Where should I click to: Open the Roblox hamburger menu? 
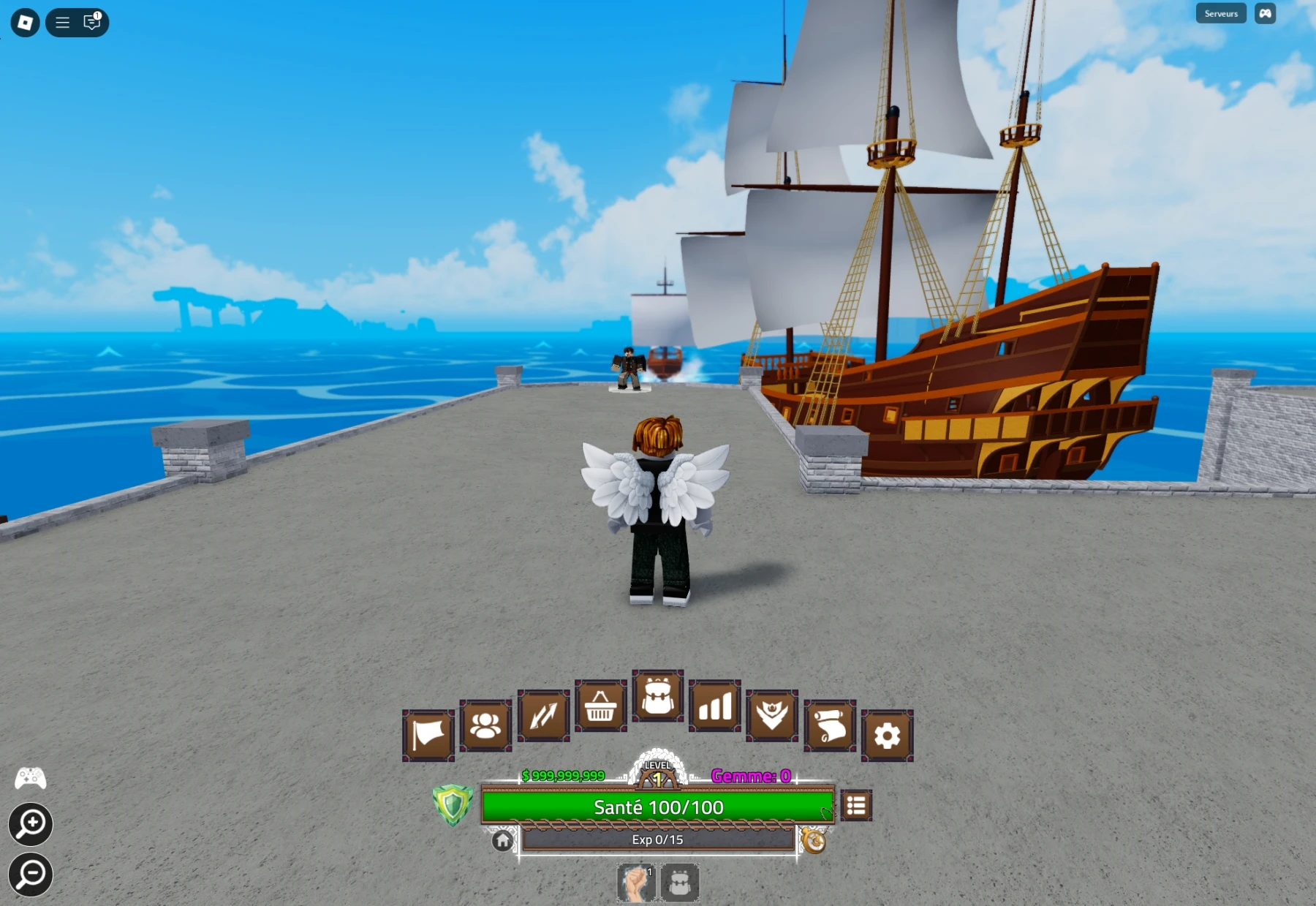coord(62,22)
